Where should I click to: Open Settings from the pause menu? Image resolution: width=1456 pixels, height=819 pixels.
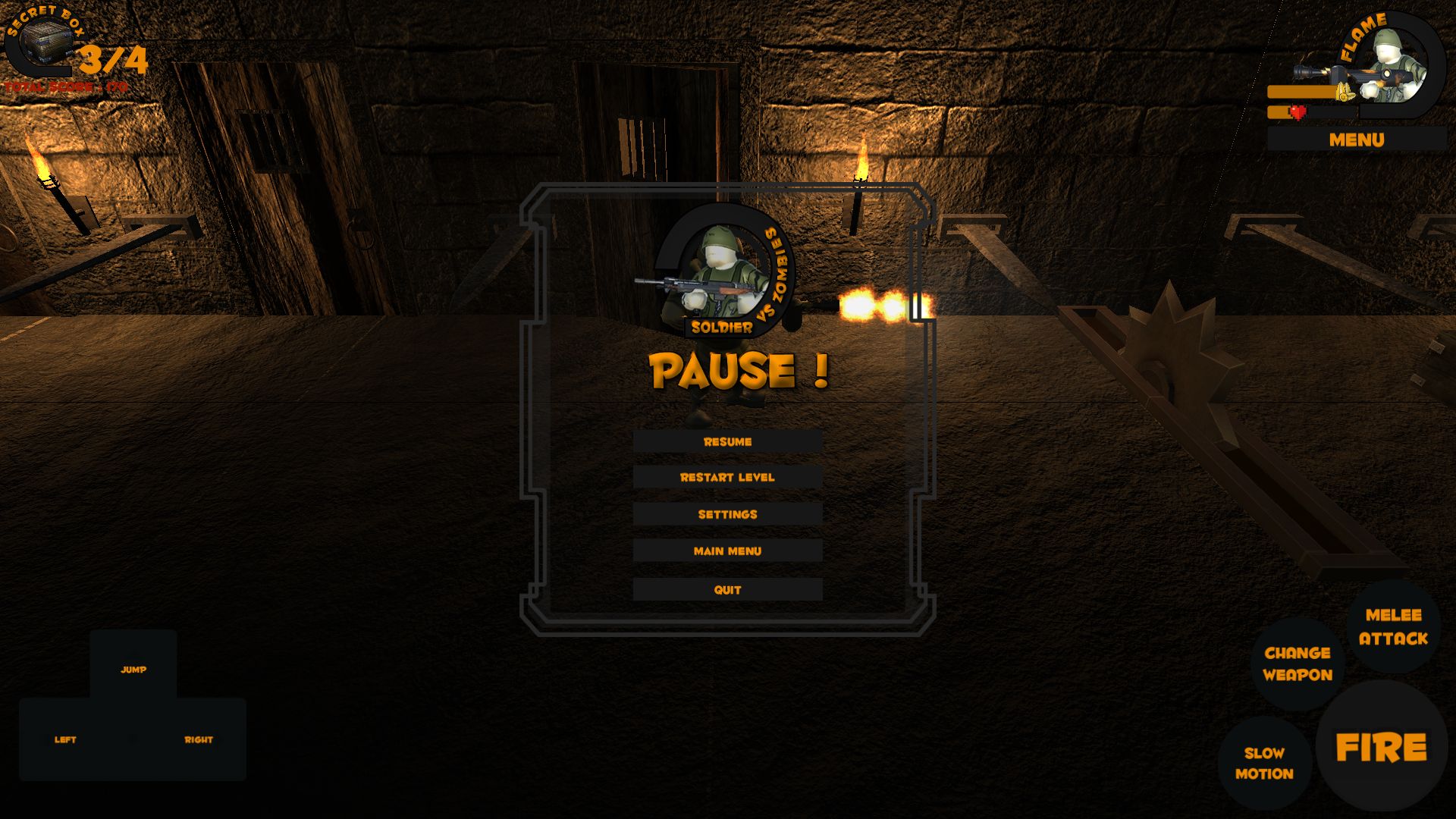pyautogui.click(x=727, y=514)
